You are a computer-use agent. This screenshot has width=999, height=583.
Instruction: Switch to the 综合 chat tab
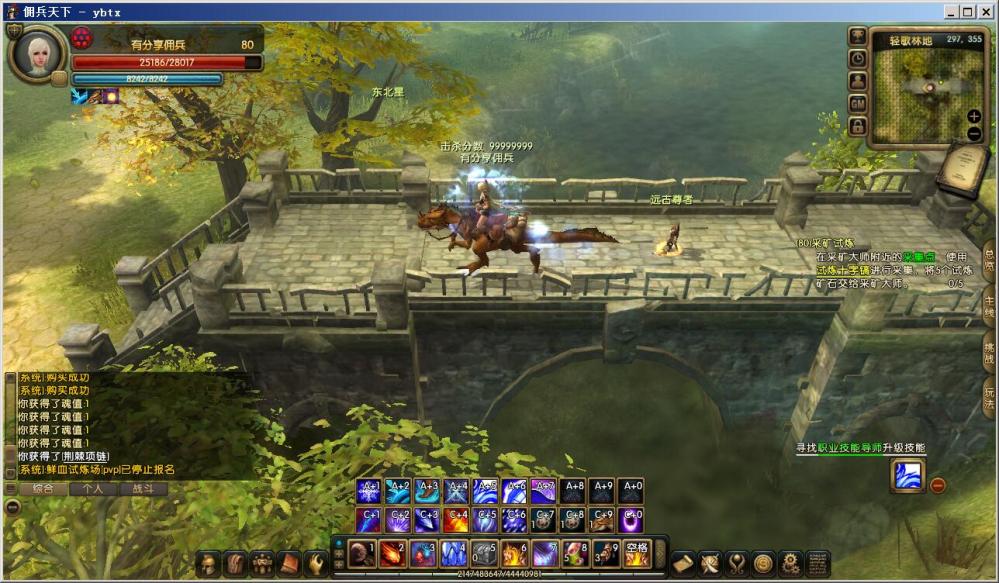[43, 489]
